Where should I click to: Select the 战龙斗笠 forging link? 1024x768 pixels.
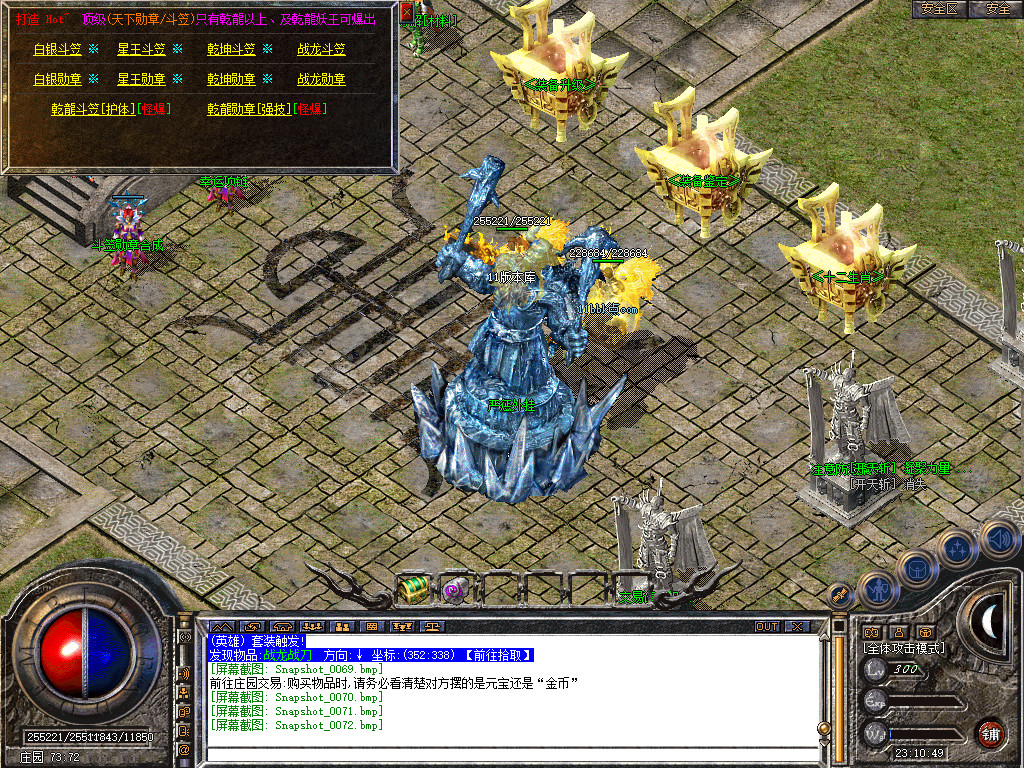[x=321, y=49]
